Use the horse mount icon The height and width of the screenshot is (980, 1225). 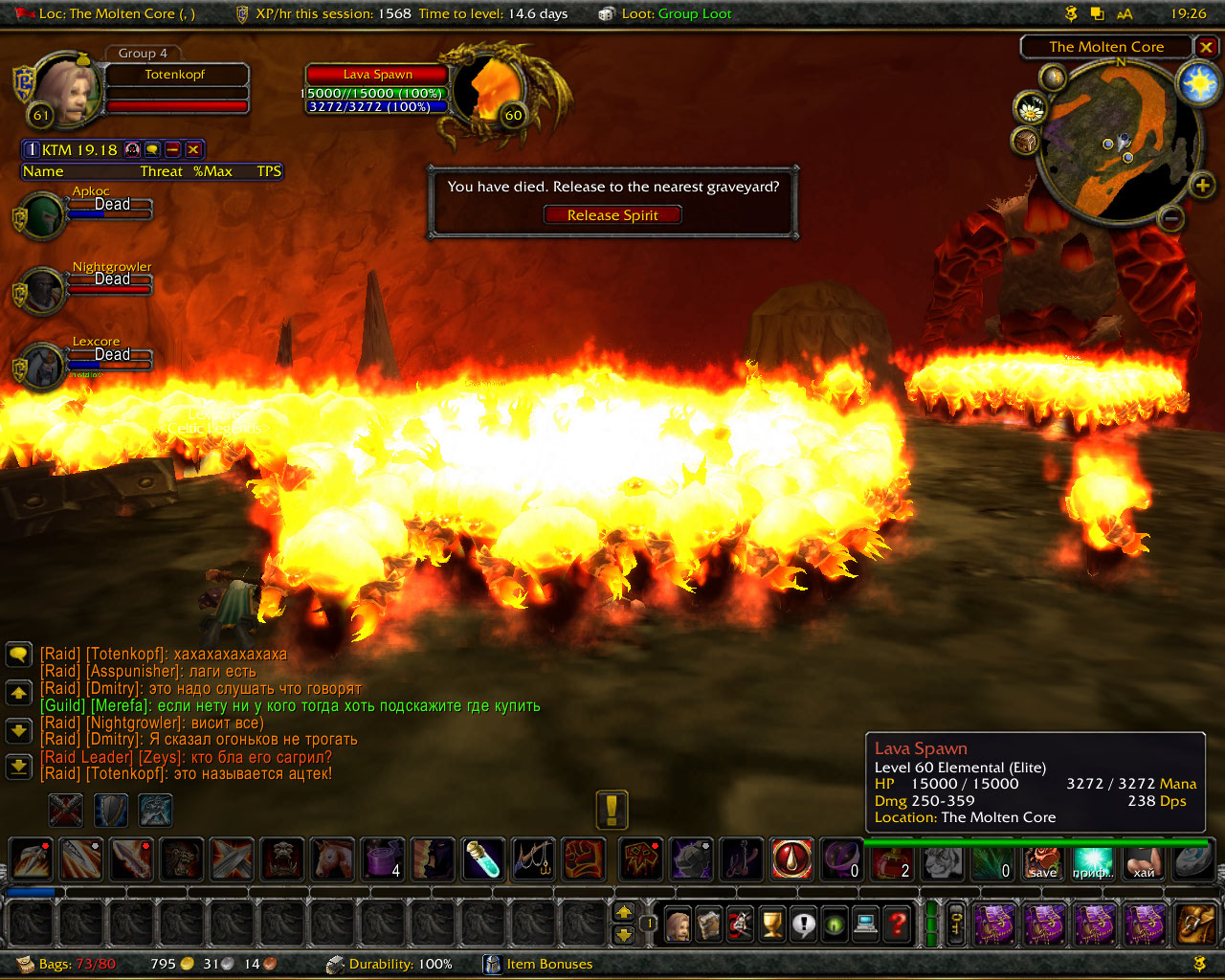pos(333,858)
